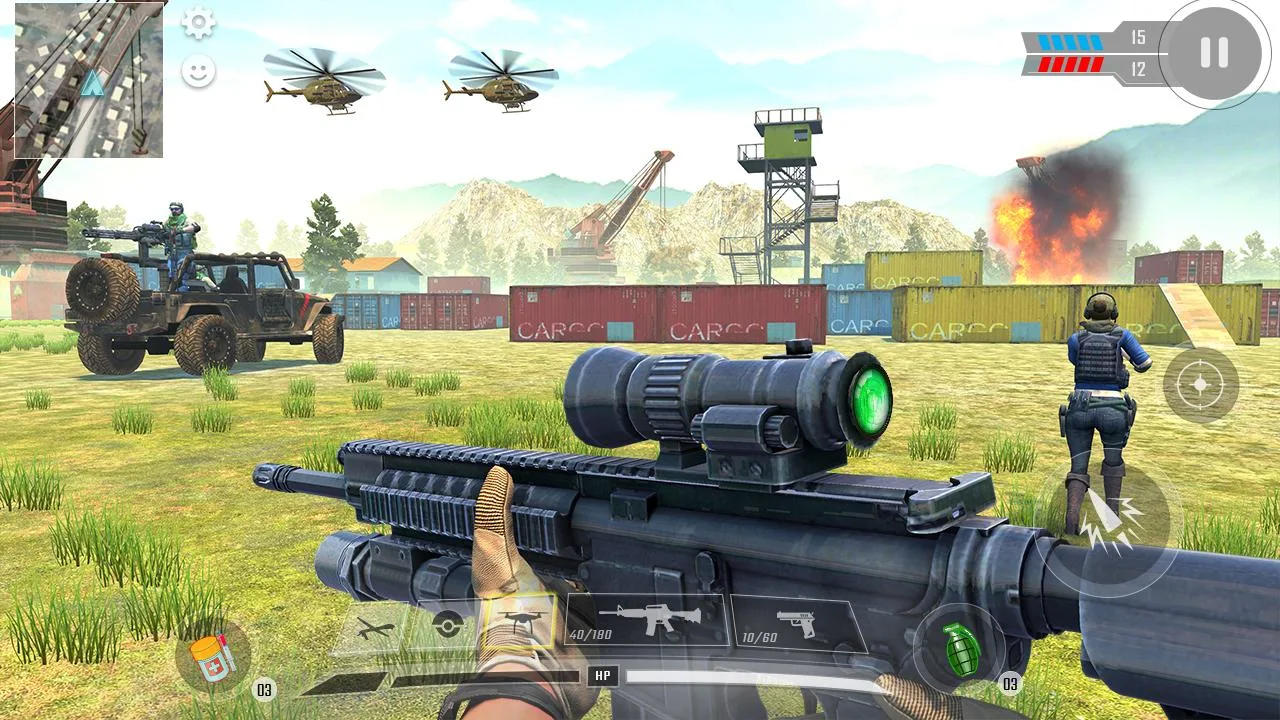
Task: Tap the crosshair fire icon on the right
Action: tap(1202, 384)
